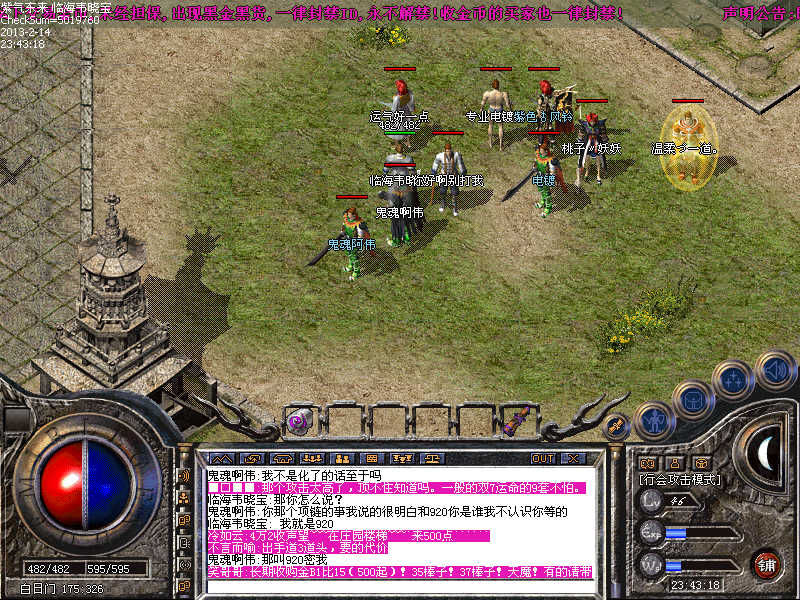Click the small orange satellite button

617,426
